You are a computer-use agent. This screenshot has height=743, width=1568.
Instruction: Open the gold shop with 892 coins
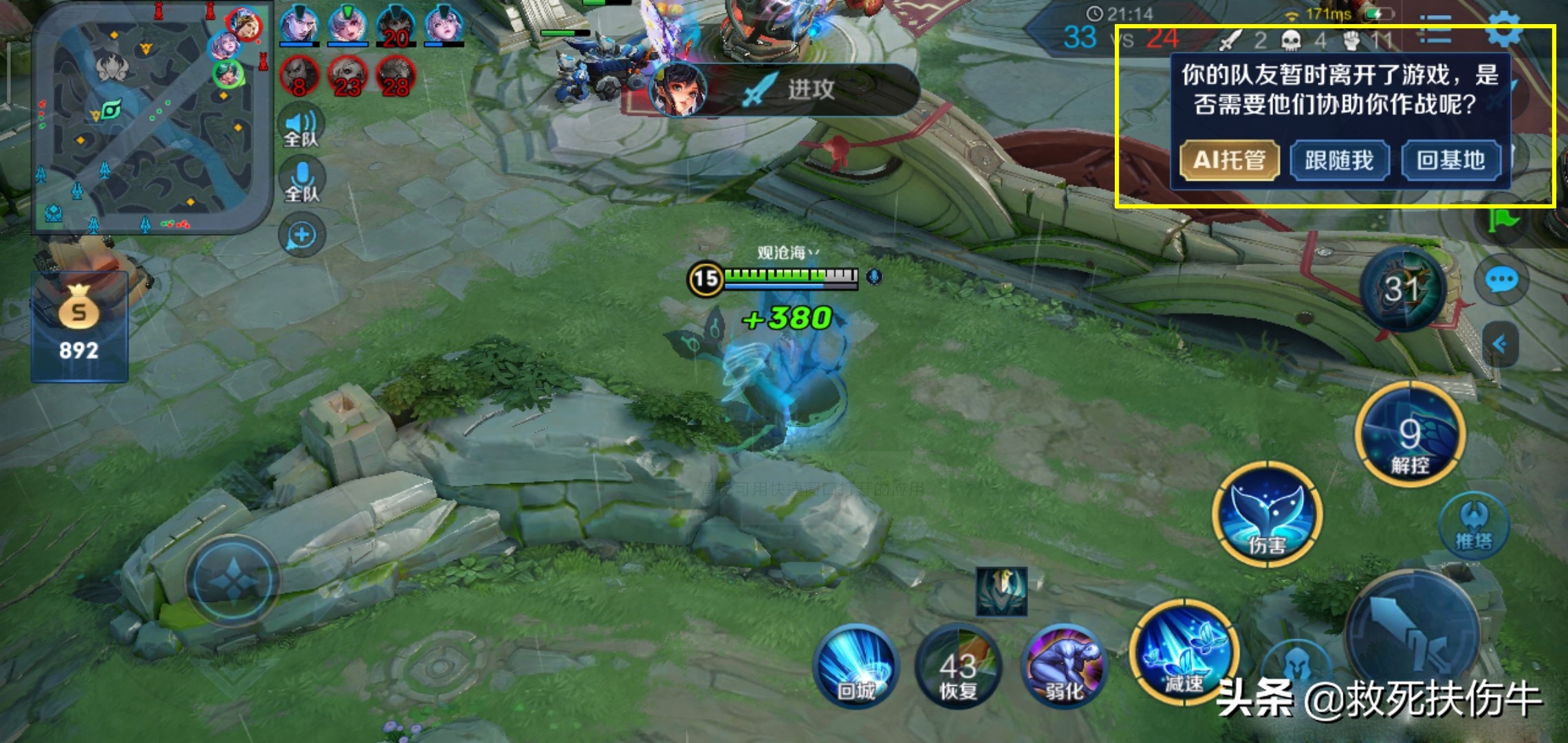coord(79,327)
